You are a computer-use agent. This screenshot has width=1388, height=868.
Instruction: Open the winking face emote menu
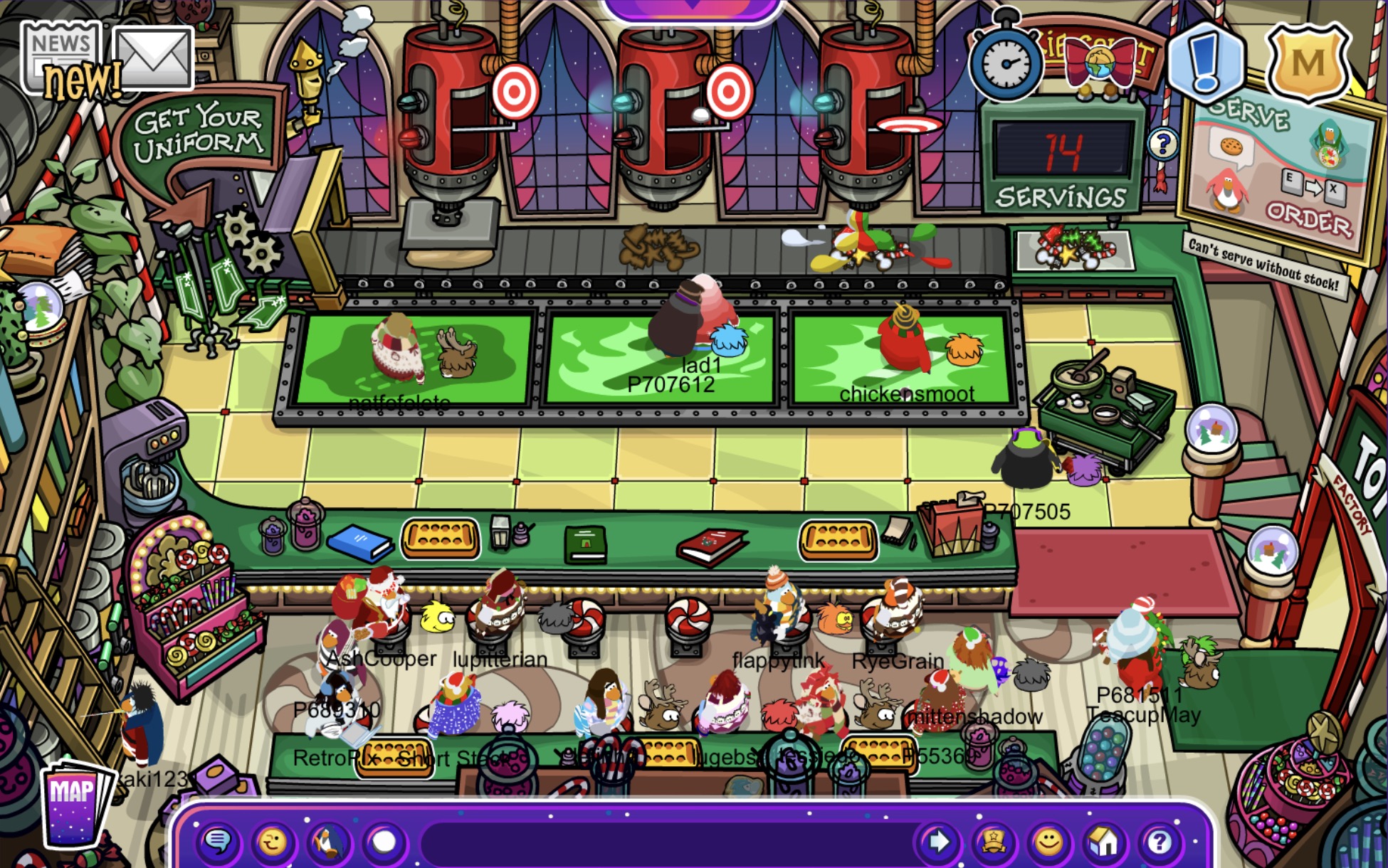273,842
